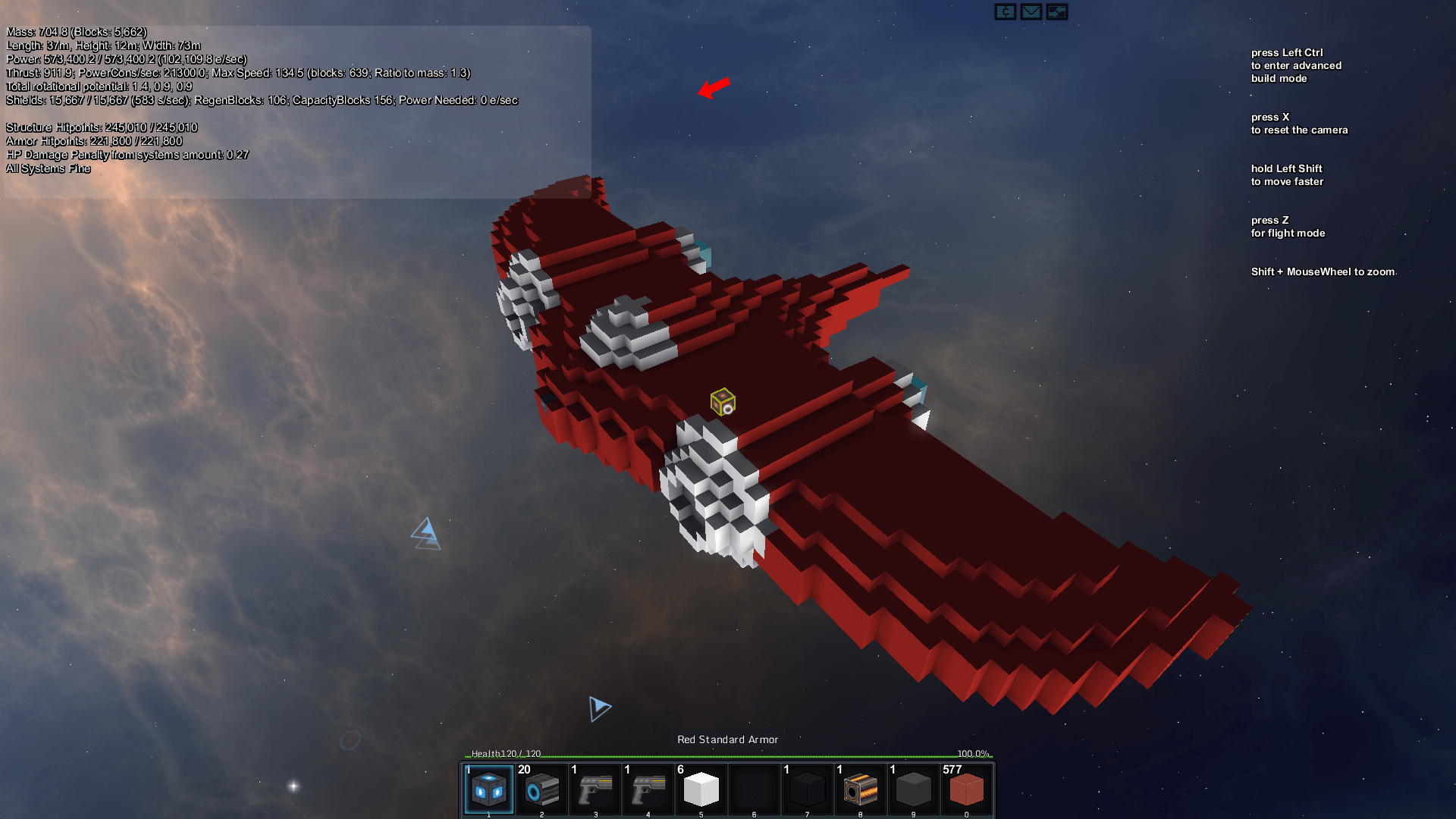Open the trade arrows icon
Screen dimensions: 1456x819
pos(1056,11)
